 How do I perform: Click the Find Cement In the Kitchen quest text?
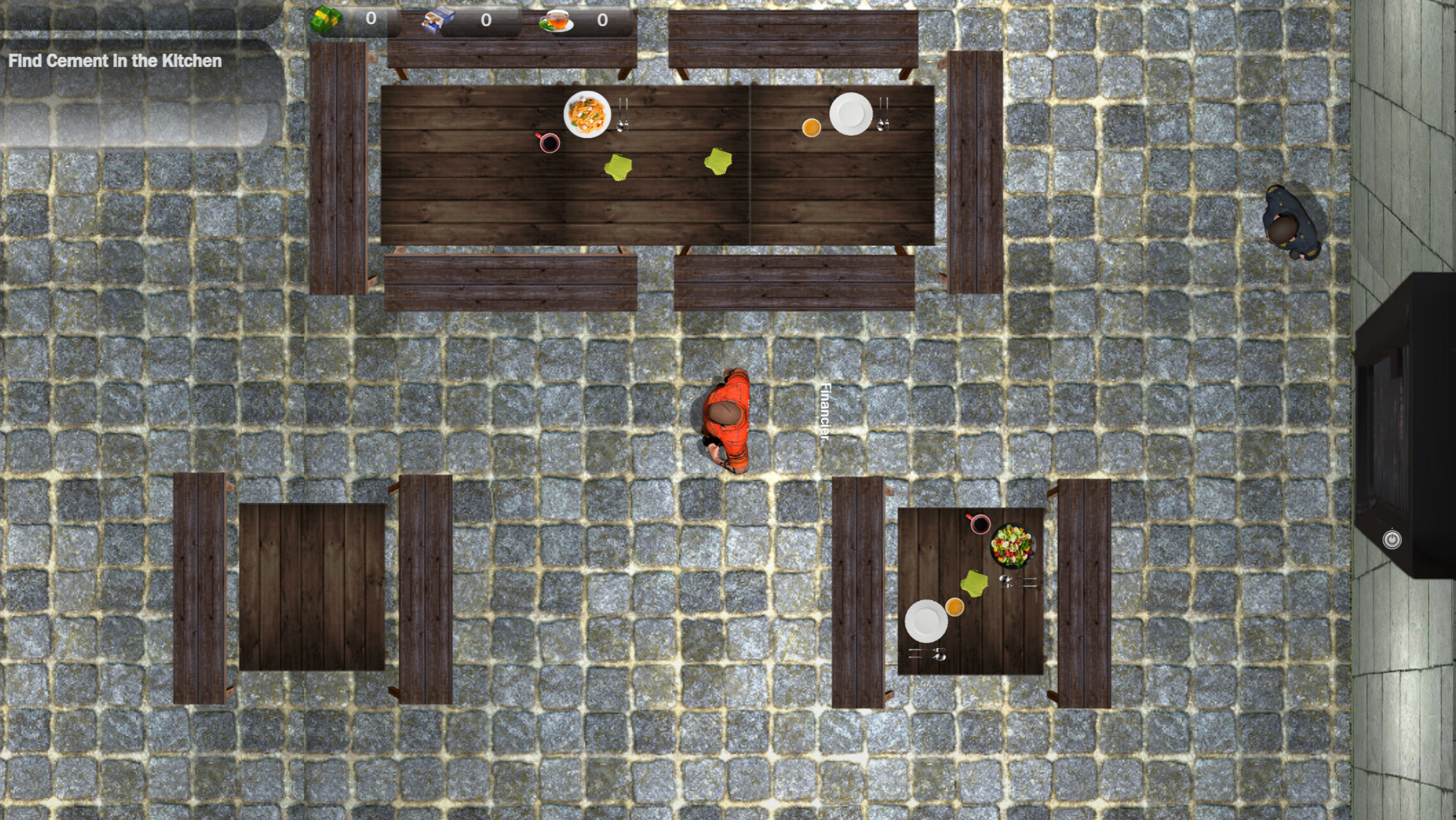[115, 62]
